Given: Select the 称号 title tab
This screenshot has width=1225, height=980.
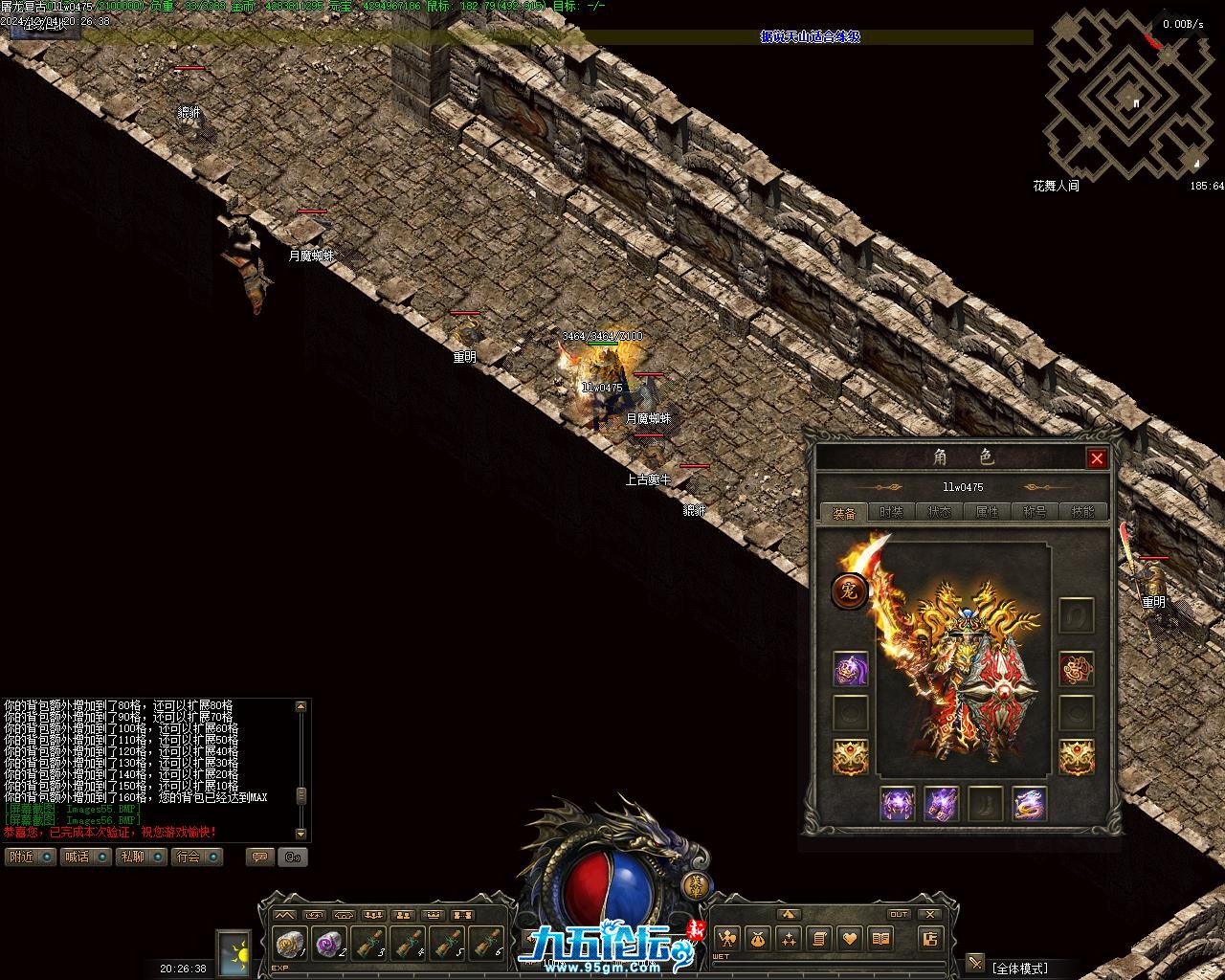Looking at the screenshot, I should point(1035,512).
